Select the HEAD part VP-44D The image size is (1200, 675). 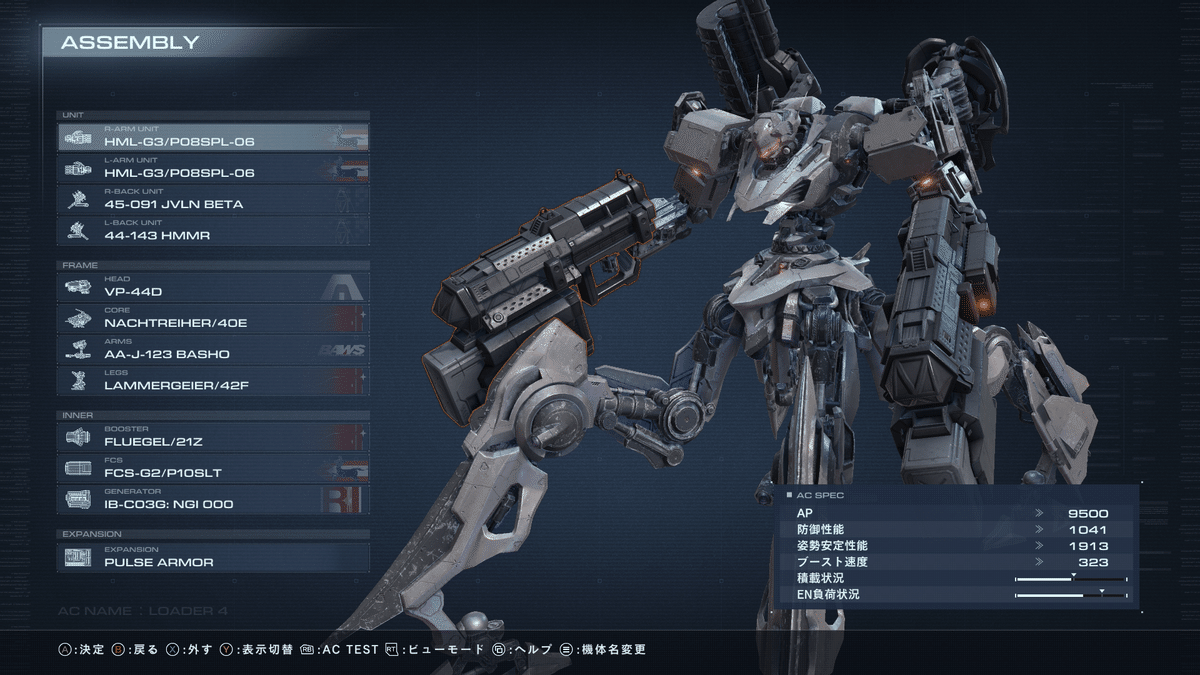pyautogui.click(x=213, y=288)
